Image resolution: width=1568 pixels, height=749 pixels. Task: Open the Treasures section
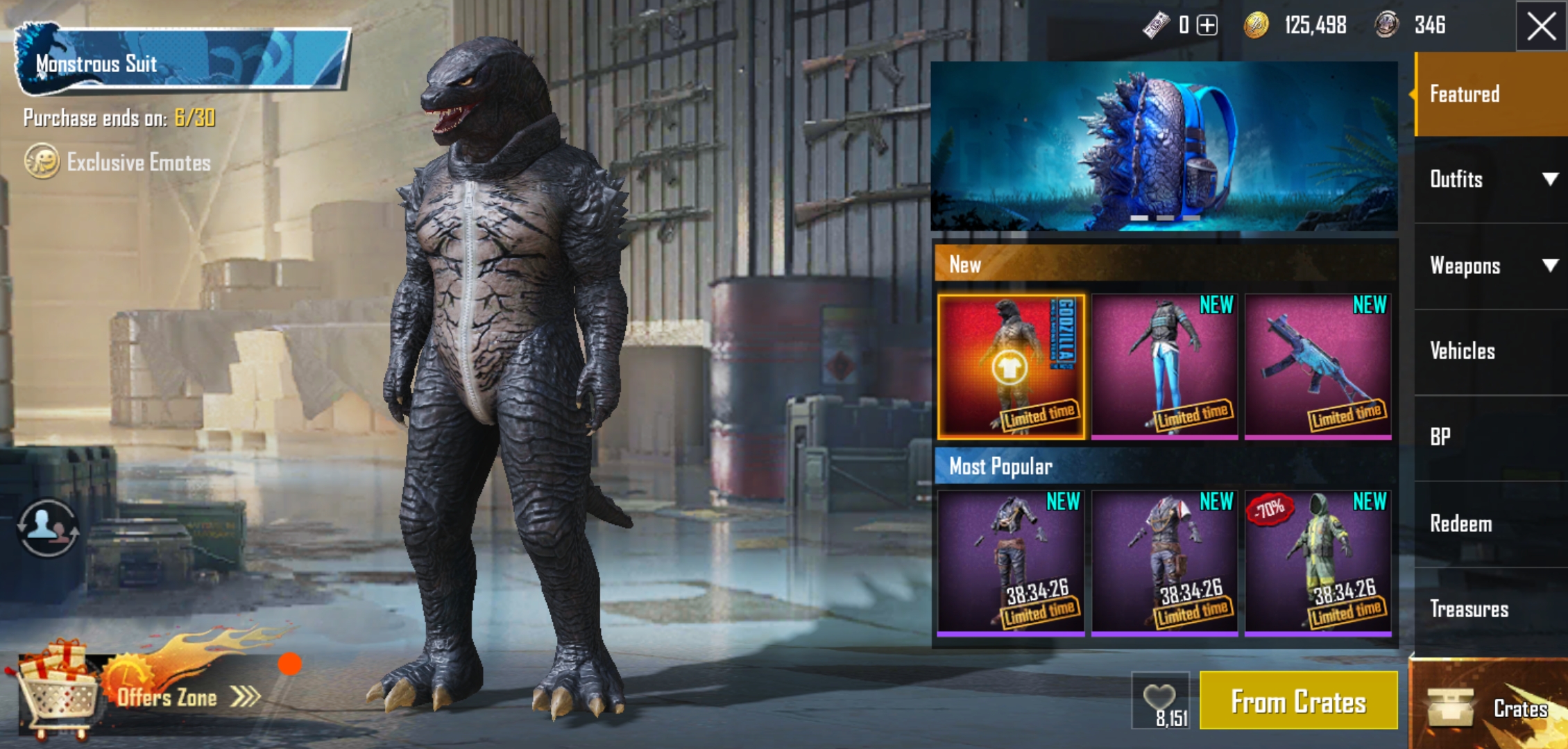tap(1490, 609)
